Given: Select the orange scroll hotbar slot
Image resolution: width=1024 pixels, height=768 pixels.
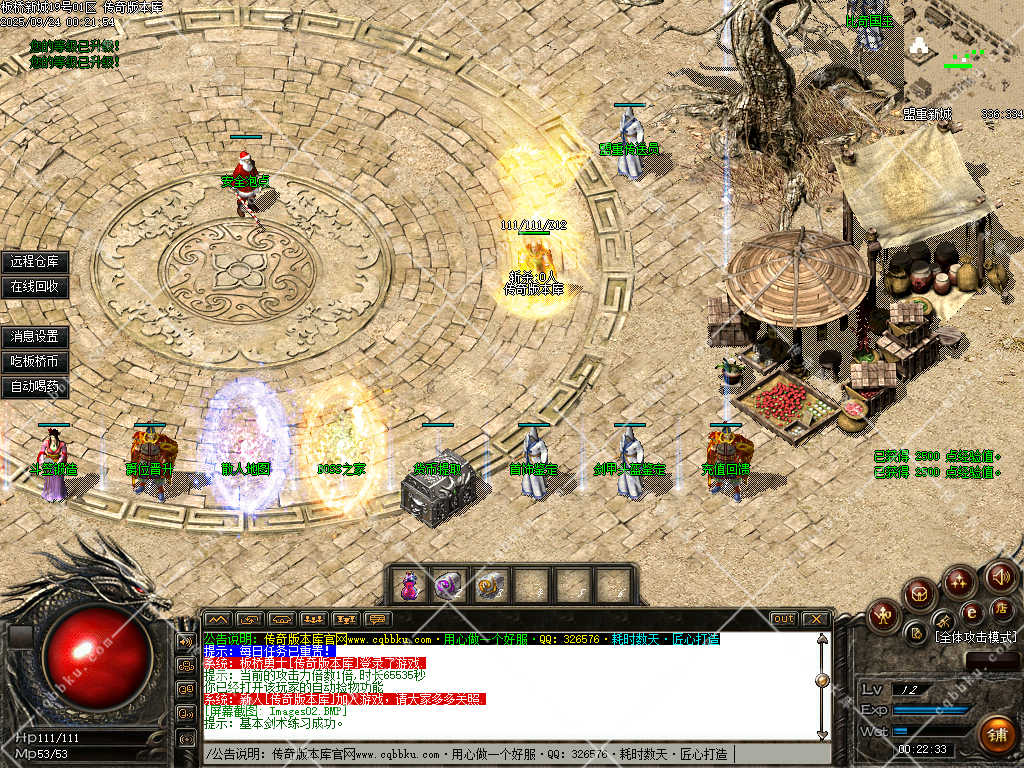Looking at the screenshot, I should click(490, 585).
